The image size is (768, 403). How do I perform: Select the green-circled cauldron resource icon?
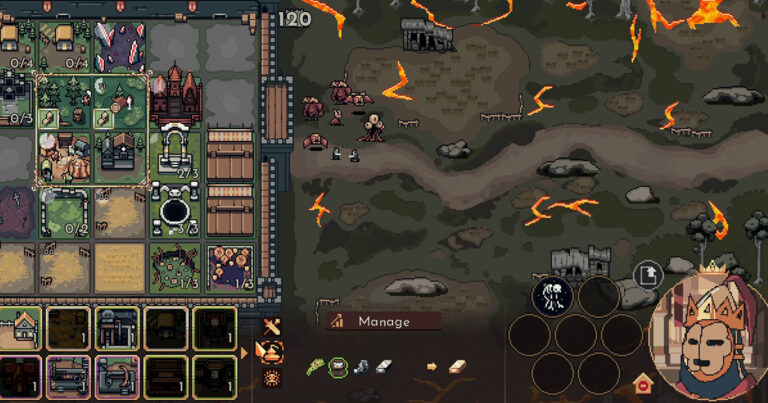click(338, 367)
